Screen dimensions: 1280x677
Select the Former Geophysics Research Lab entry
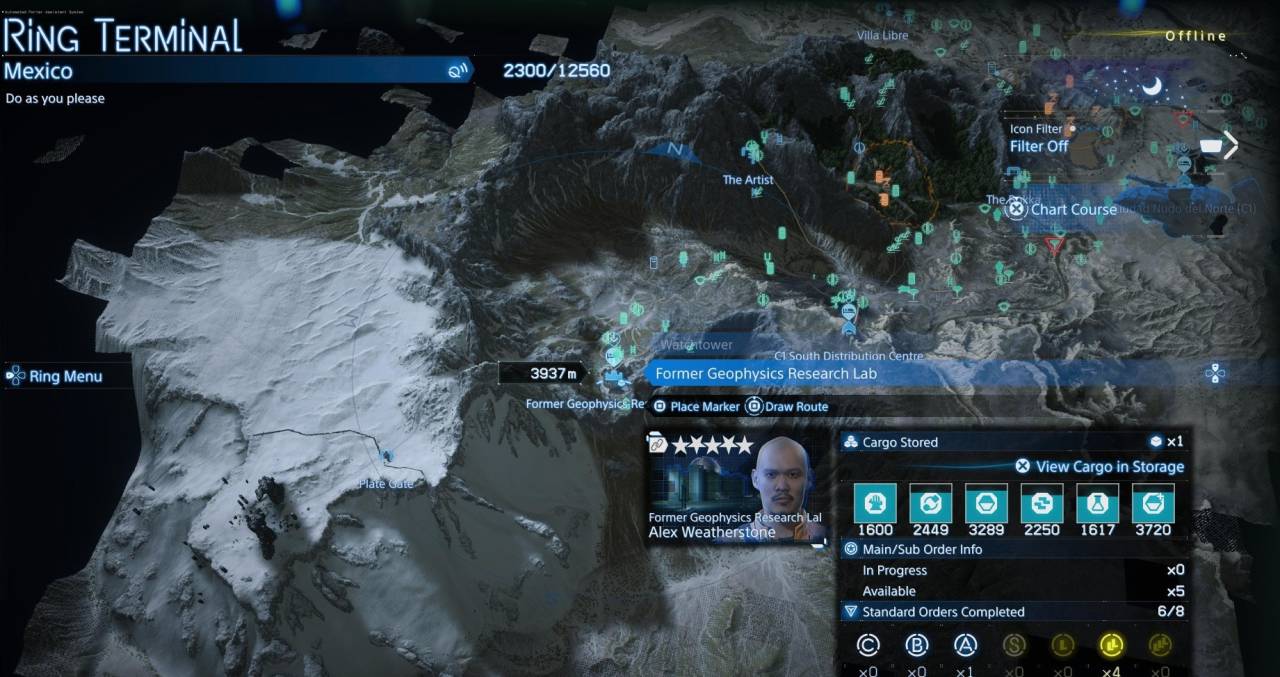click(x=766, y=374)
